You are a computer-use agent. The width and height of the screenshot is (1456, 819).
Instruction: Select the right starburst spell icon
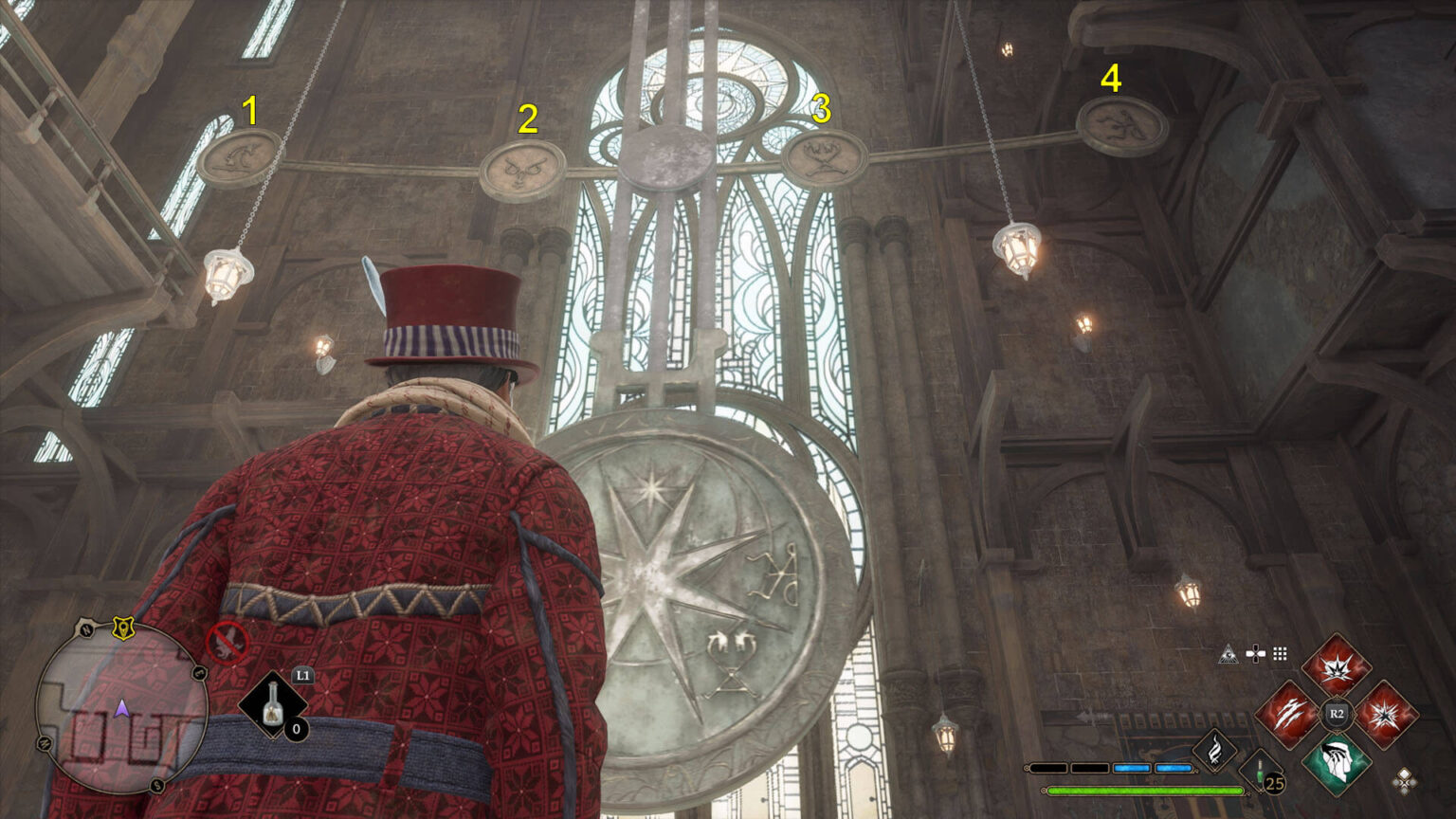1386,713
